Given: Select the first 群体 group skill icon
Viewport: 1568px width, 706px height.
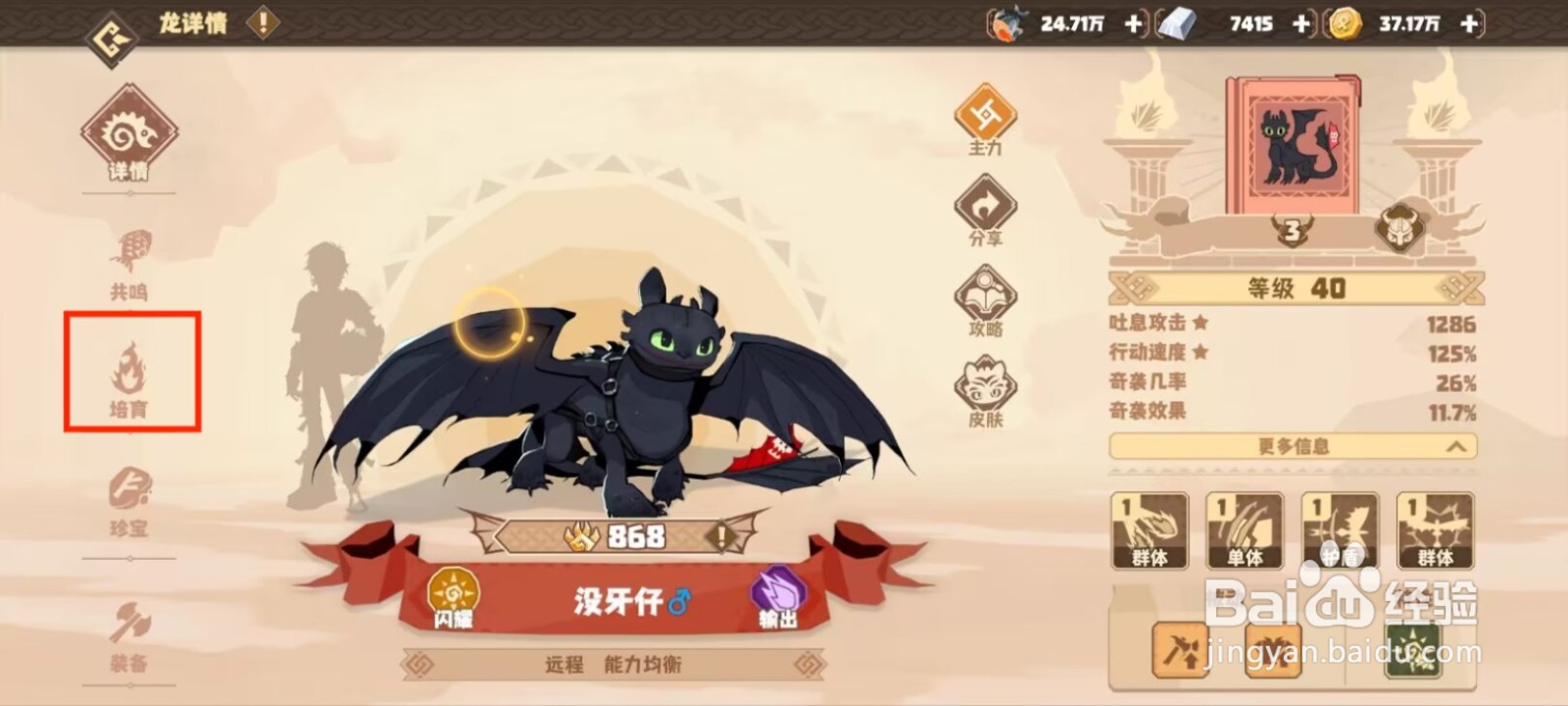Looking at the screenshot, I should (x=1151, y=529).
